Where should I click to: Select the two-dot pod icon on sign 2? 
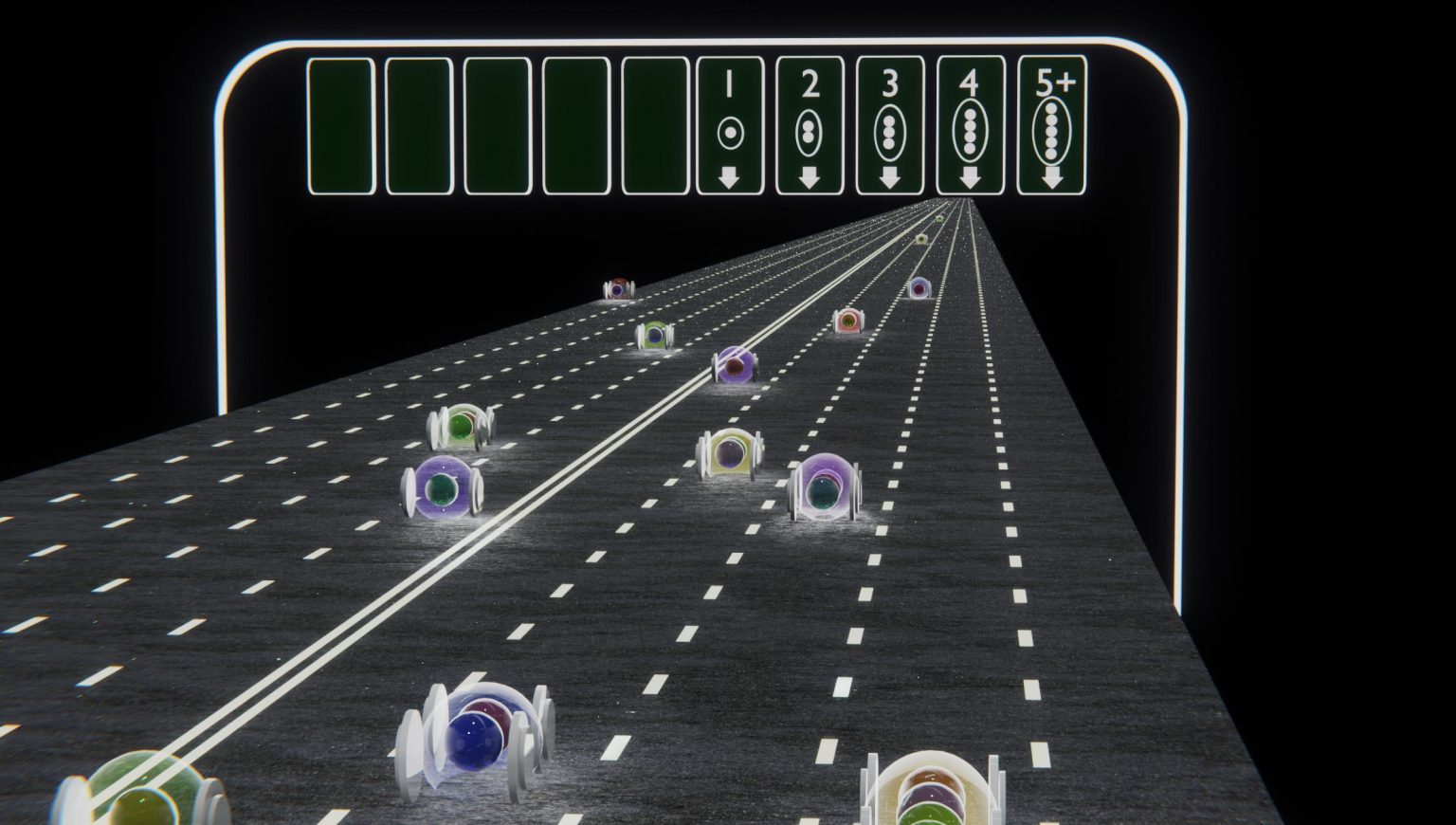809,130
